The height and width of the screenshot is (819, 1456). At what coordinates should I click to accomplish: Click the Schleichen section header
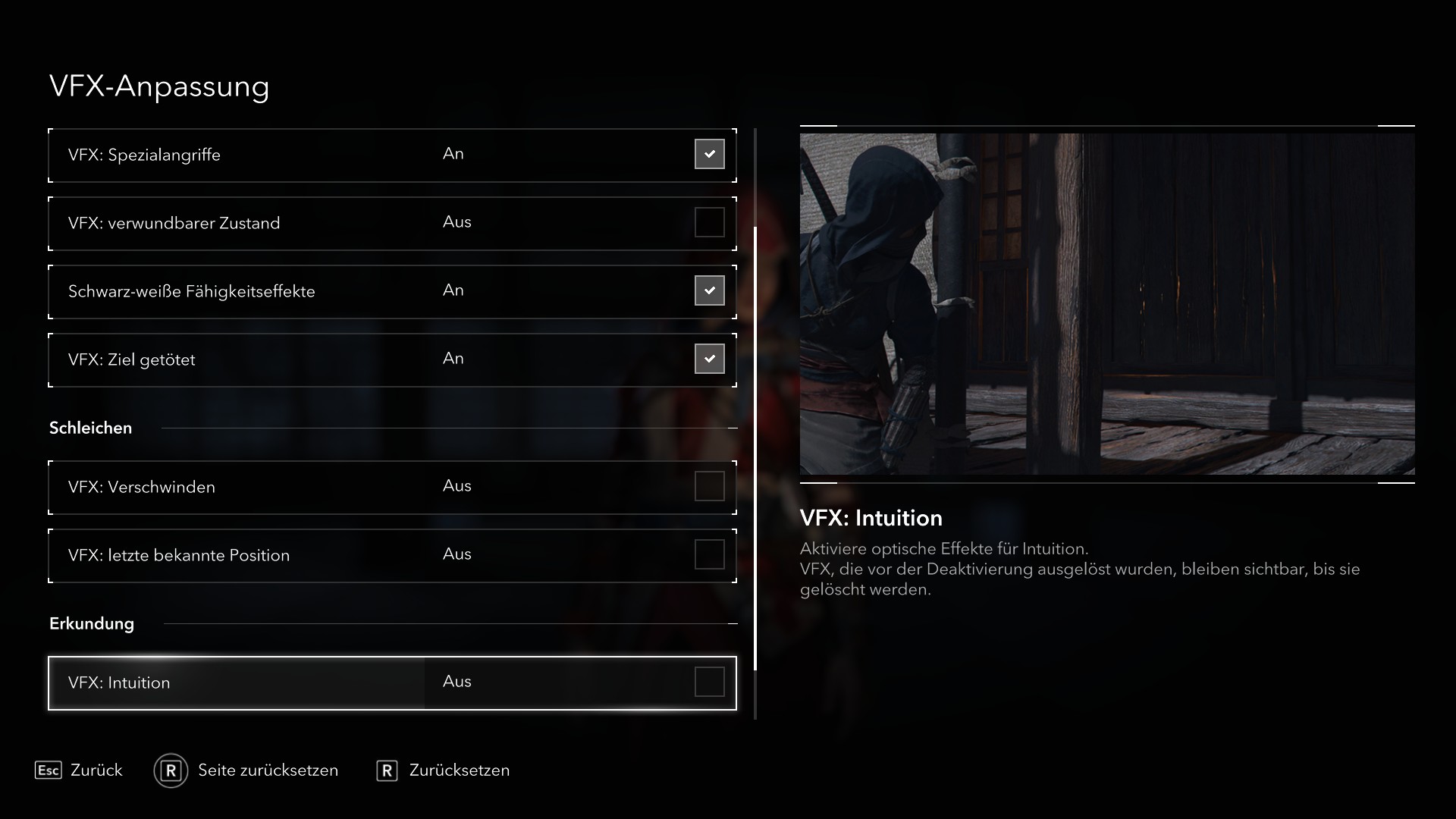click(90, 427)
